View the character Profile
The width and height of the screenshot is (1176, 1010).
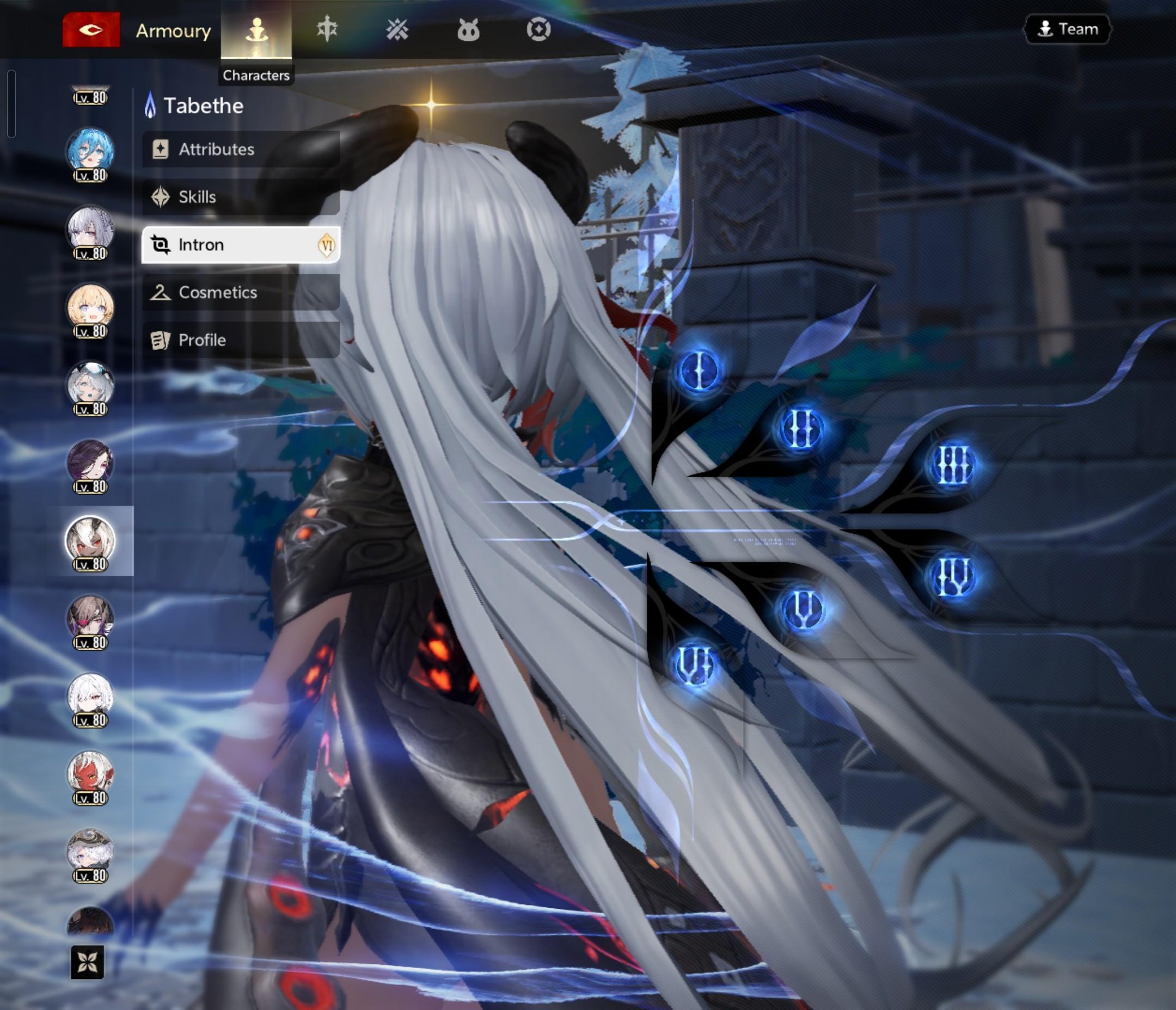[241, 340]
